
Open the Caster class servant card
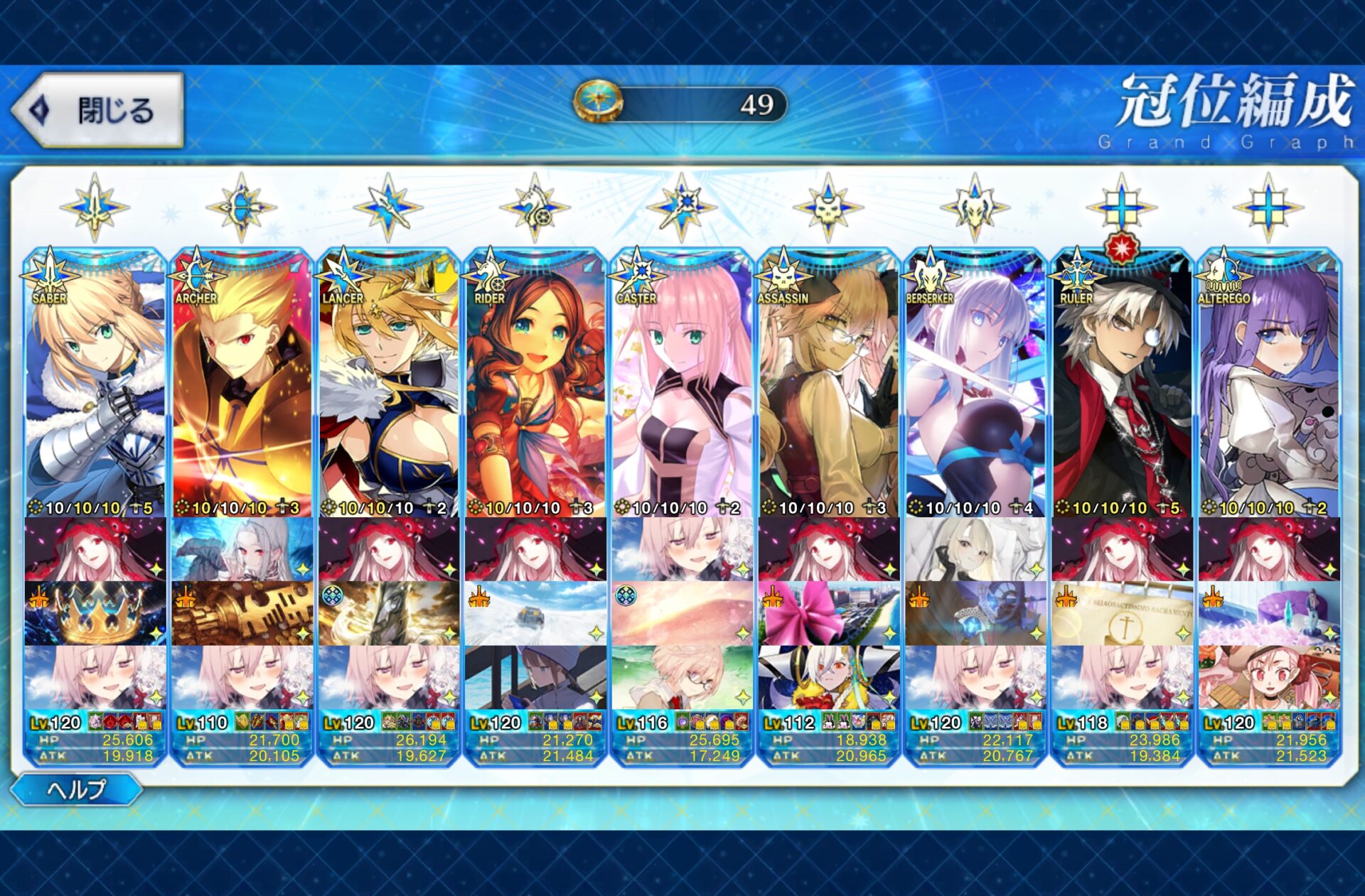pyautogui.click(x=682, y=384)
